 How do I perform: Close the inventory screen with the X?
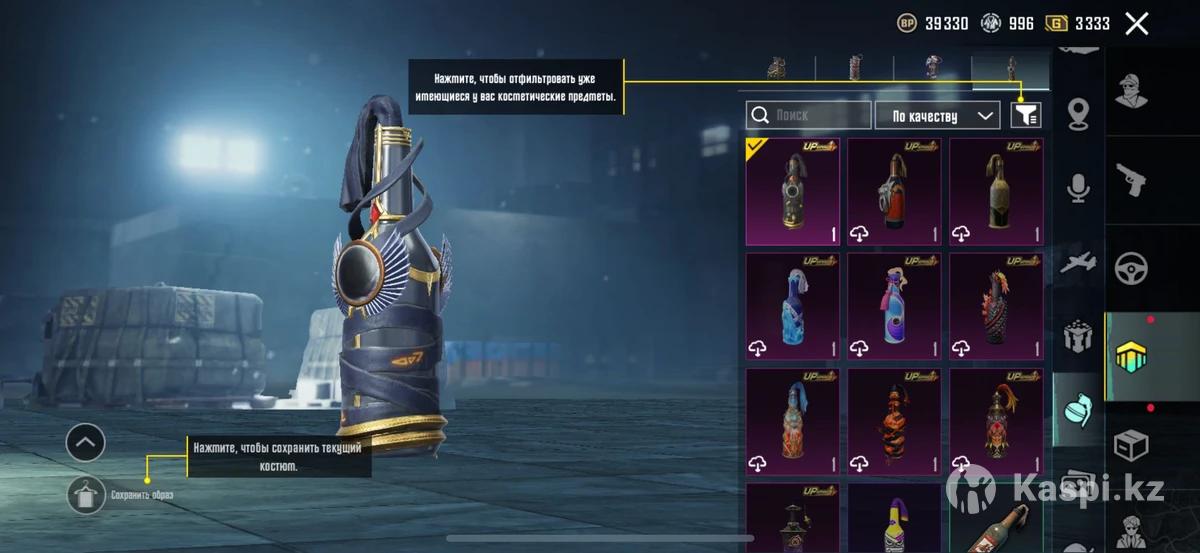point(1136,24)
